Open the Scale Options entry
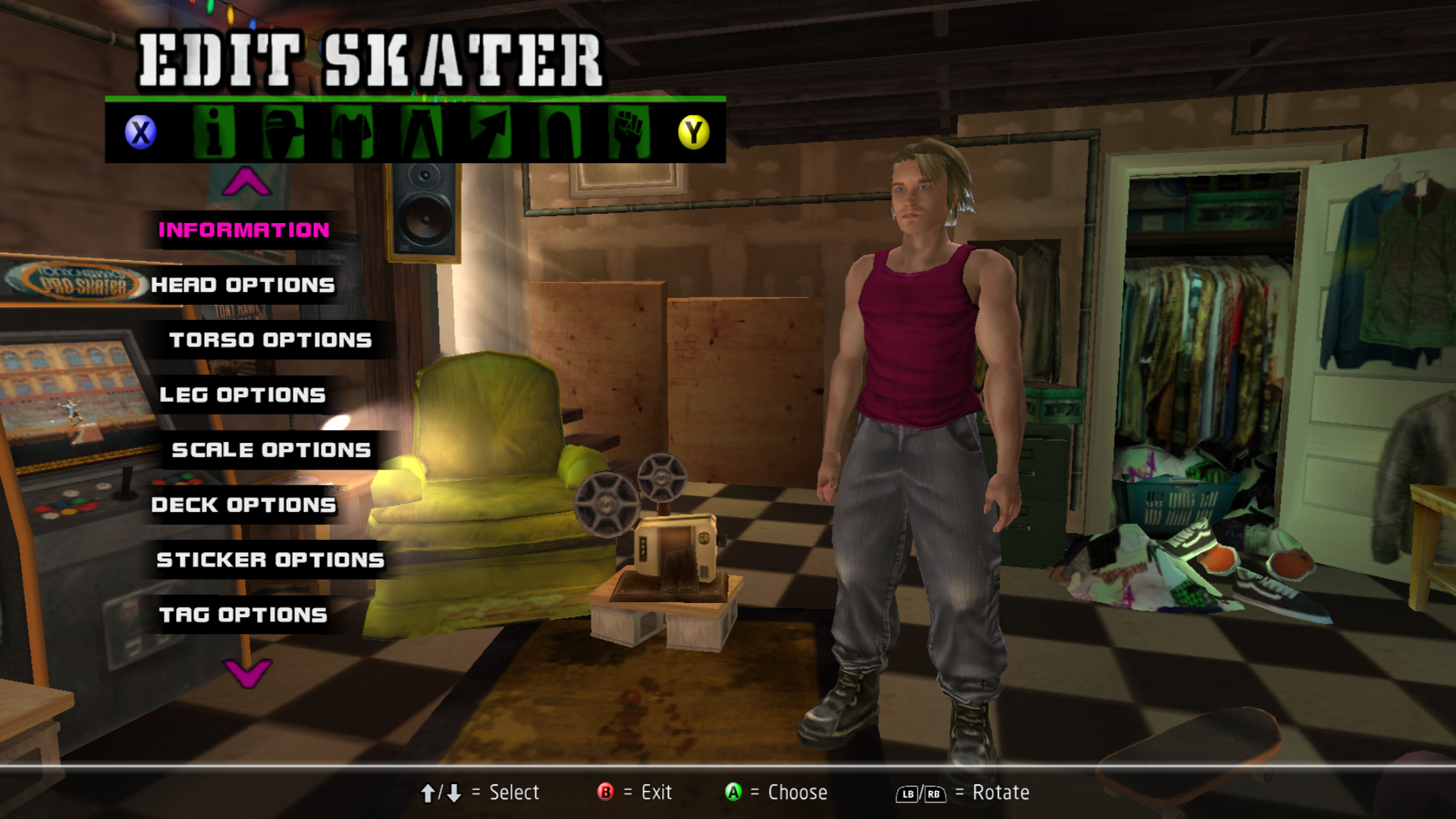 [271, 450]
